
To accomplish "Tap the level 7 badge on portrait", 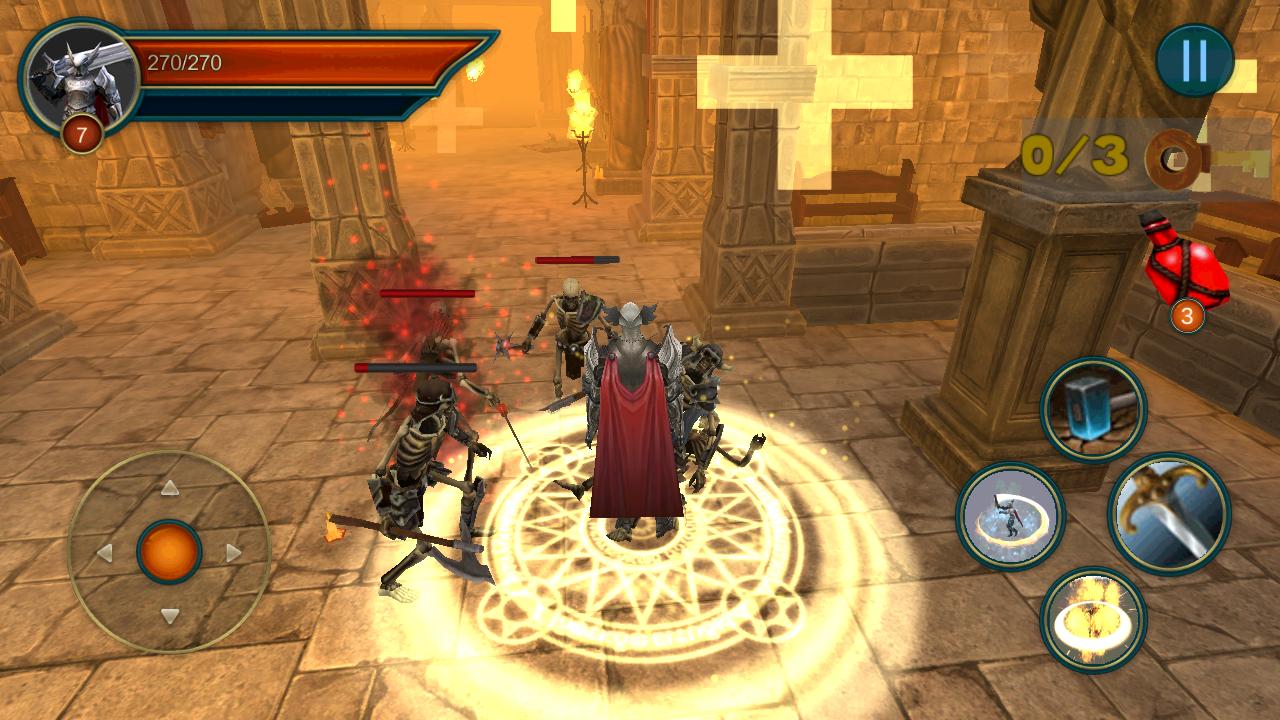I will coord(83,131).
